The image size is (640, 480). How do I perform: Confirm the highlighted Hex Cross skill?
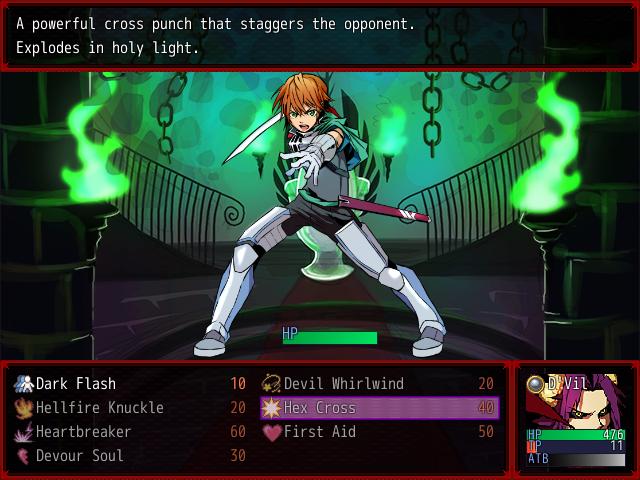click(x=379, y=408)
